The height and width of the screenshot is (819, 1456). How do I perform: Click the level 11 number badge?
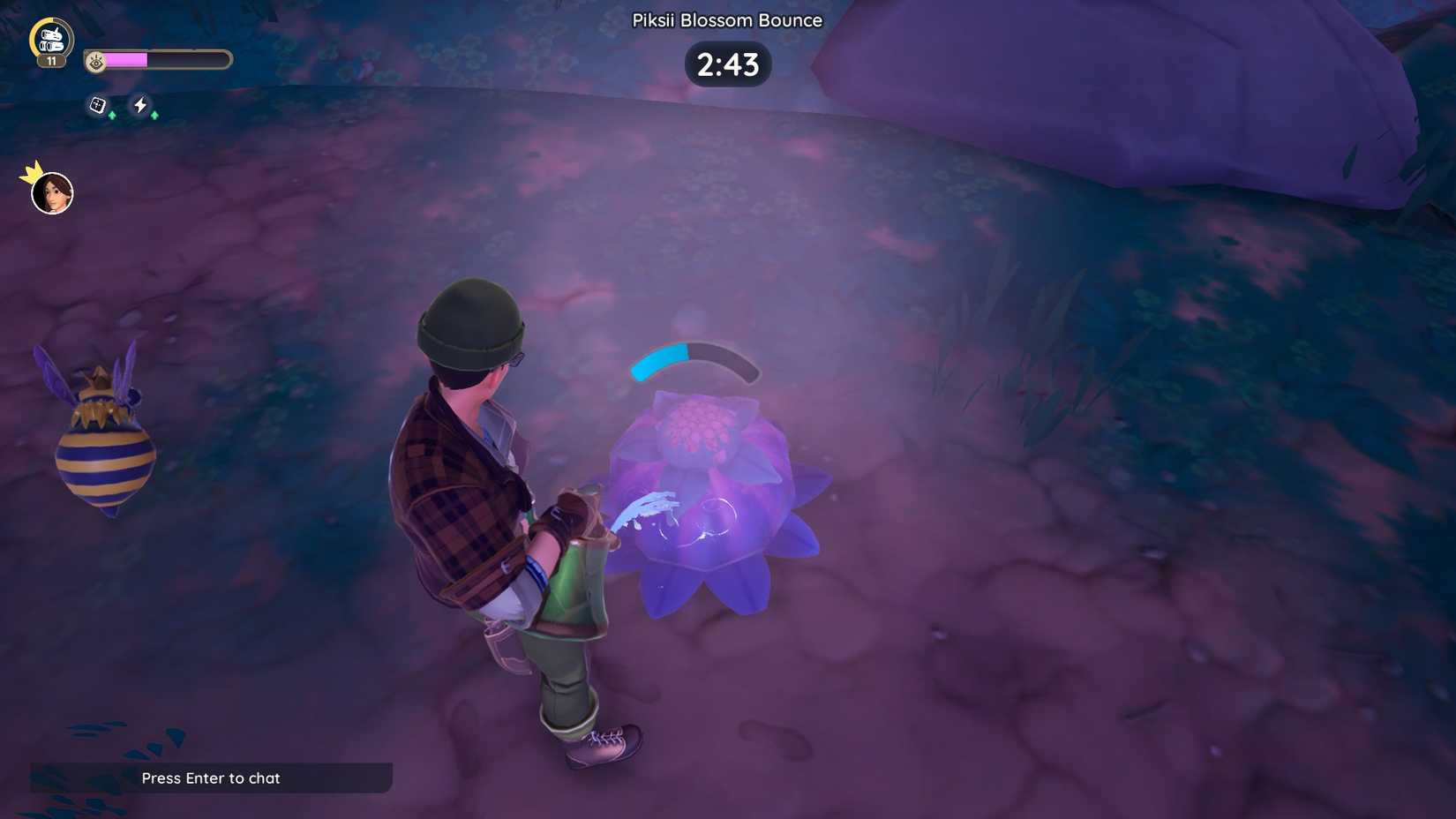(x=51, y=61)
